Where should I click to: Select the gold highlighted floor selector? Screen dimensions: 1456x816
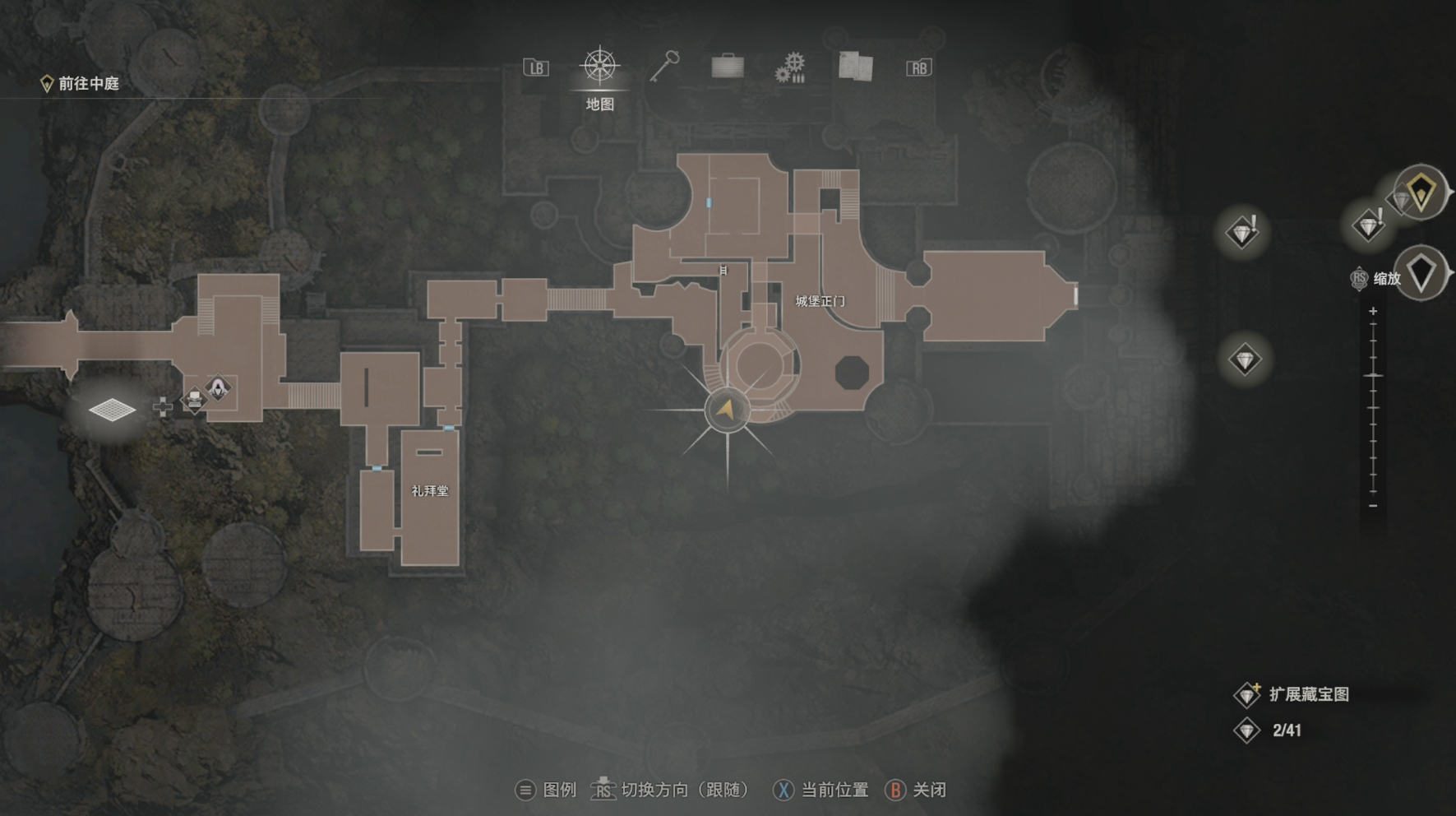[1421, 193]
